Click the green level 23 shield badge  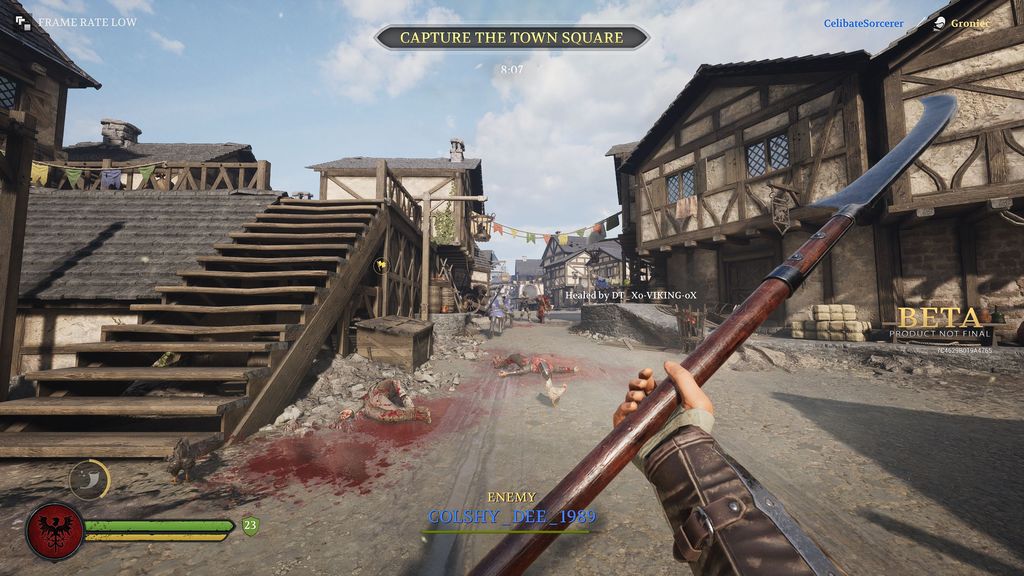point(250,525)
